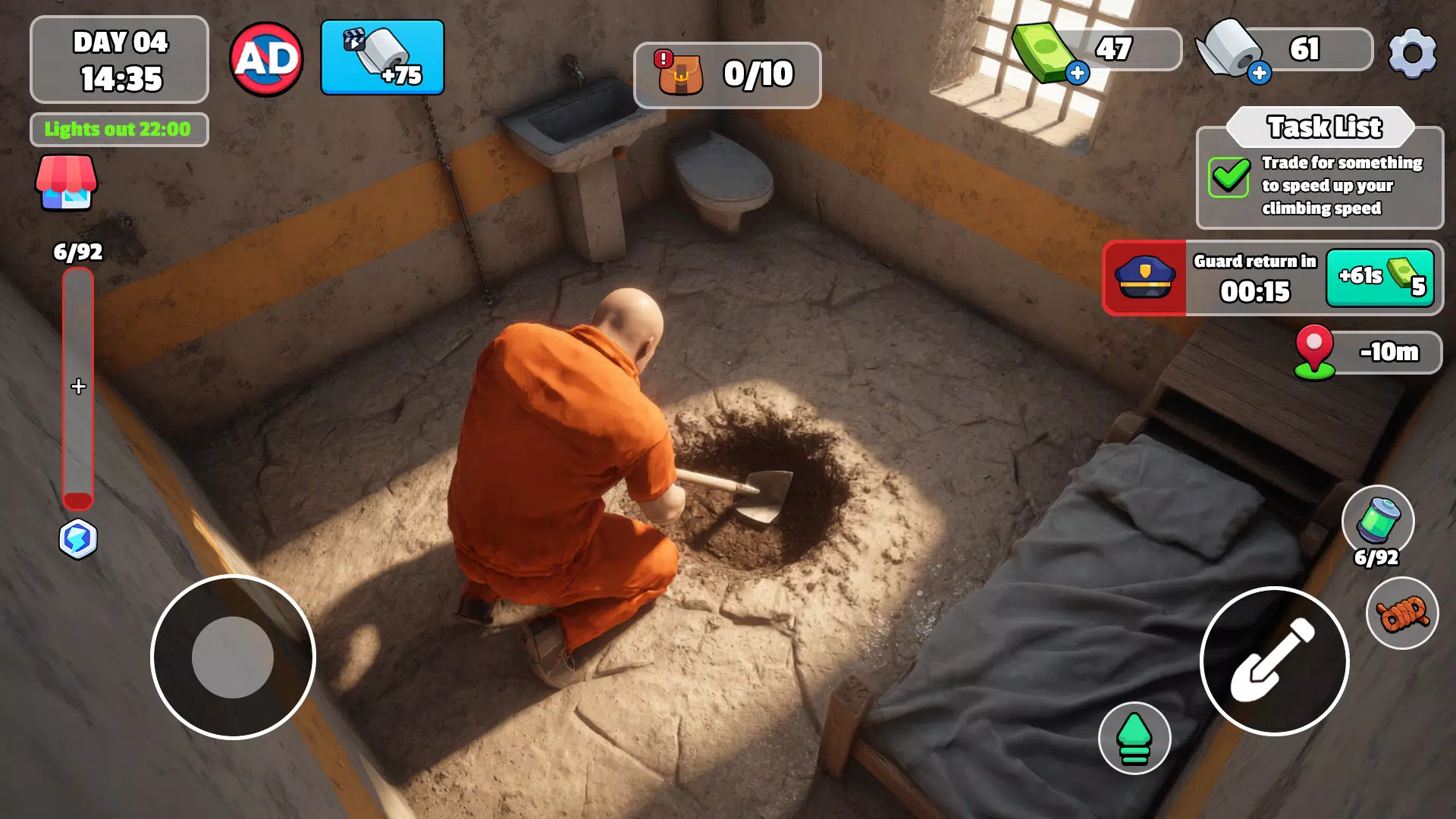This screenshot has width=1456, height=819.
Task: Tap the red location pin showing -10m
Action: coord(1315,353)
